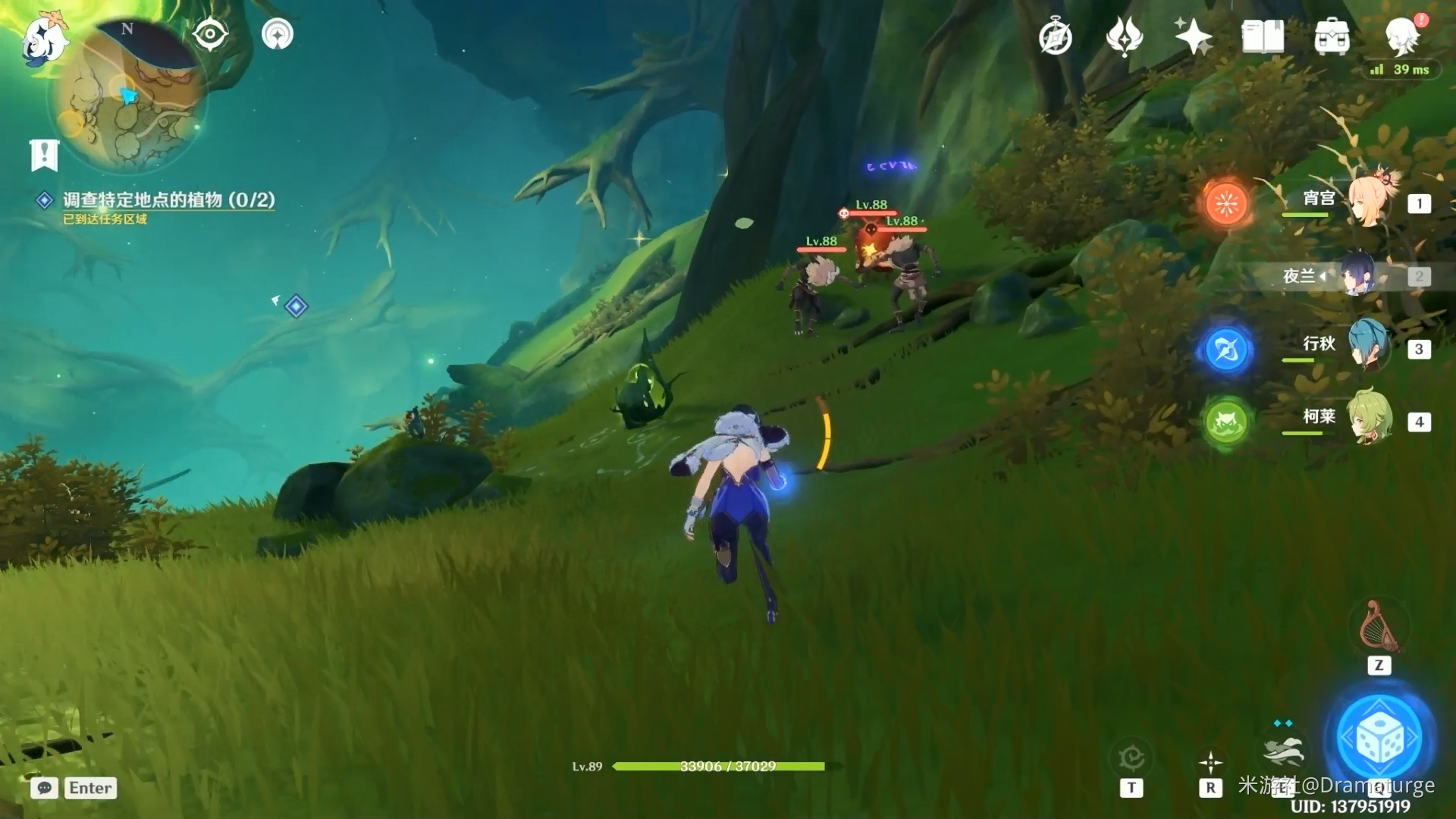1456x819 pixels.
Task: Trigger 柯莱's green elemental burst icon
Action: 1226,422
